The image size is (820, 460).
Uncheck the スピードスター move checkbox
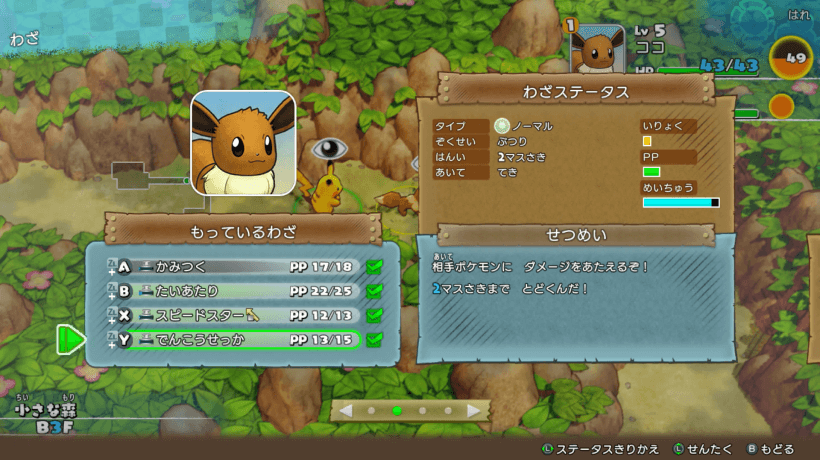pos(375,316)
